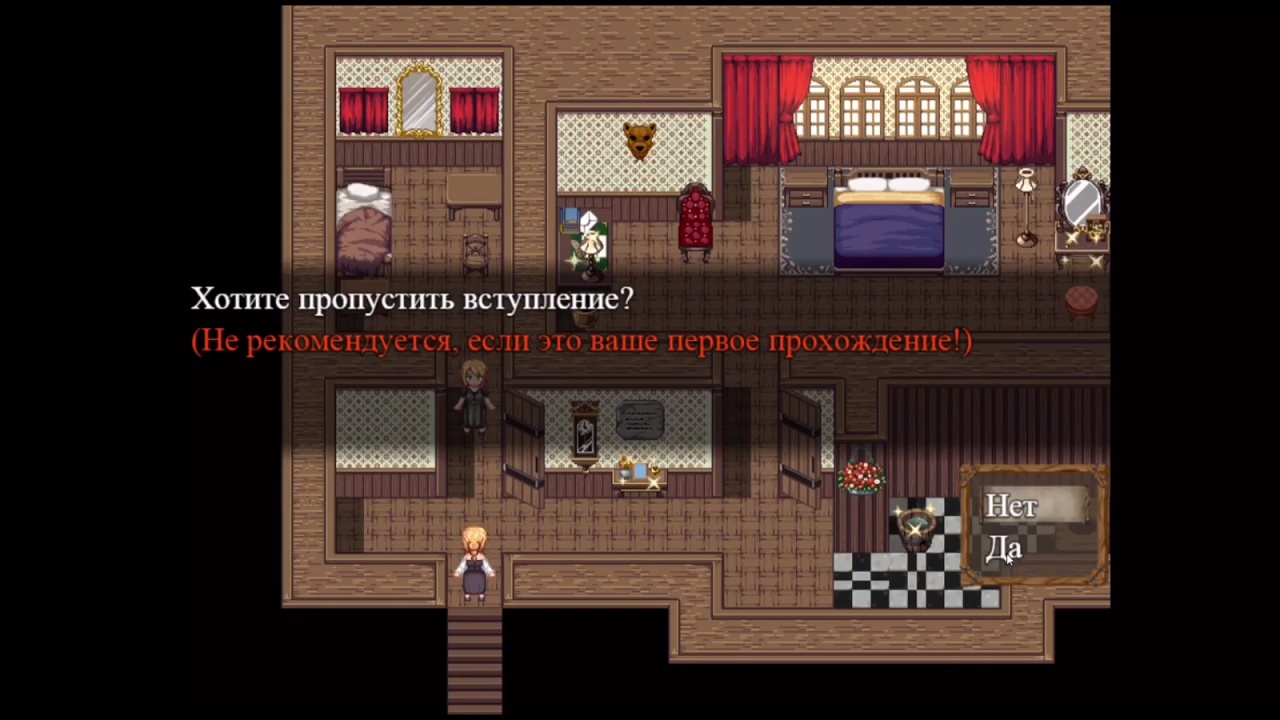This screenshot has height=720, width=1280.
Task: Click the red stool below the vanity
Action: click(x=1079, y=300)
